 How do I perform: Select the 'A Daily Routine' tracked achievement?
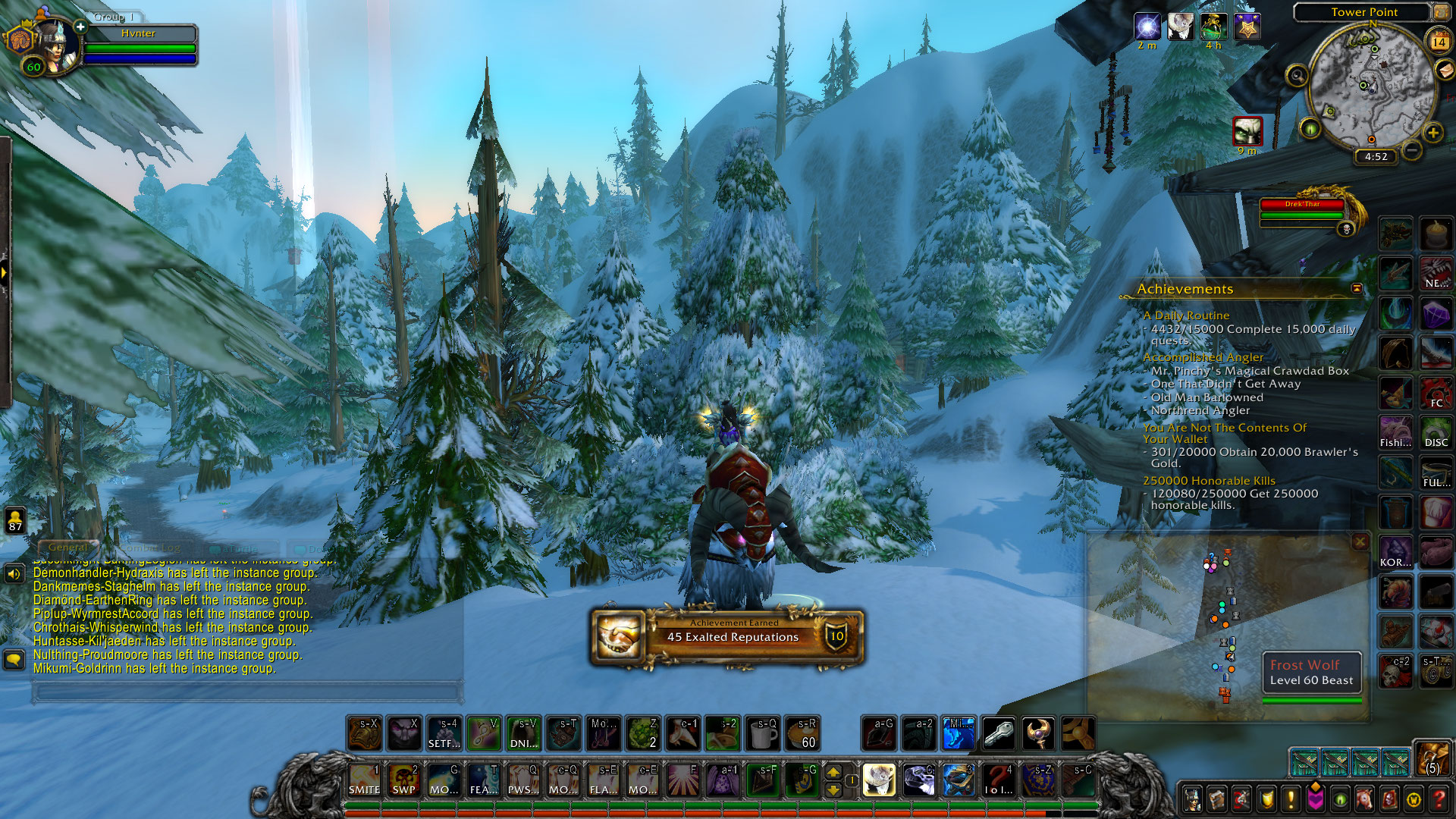click(x=1186, y=315)
